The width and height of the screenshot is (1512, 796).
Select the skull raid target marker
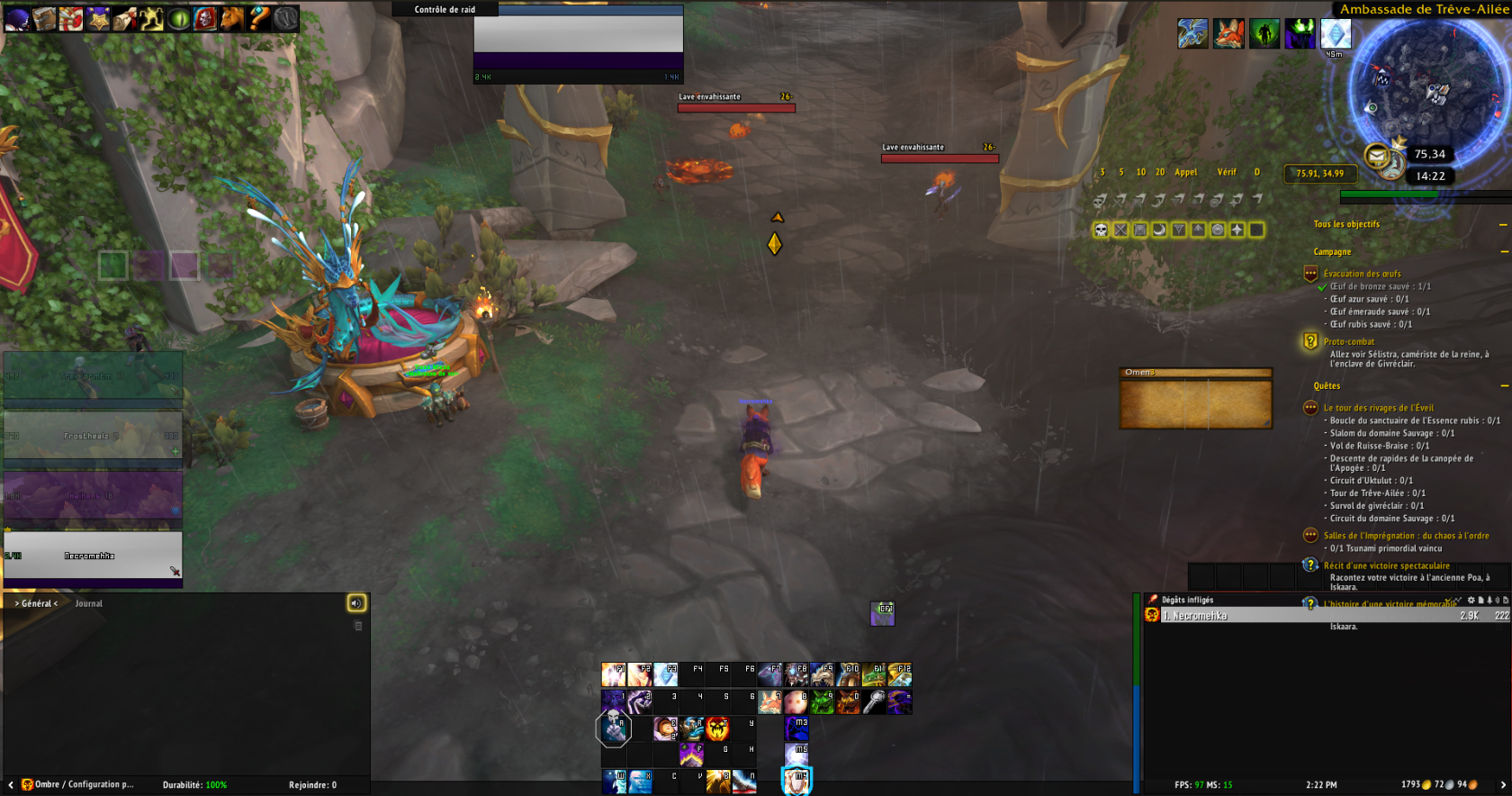click(1101, 231)
